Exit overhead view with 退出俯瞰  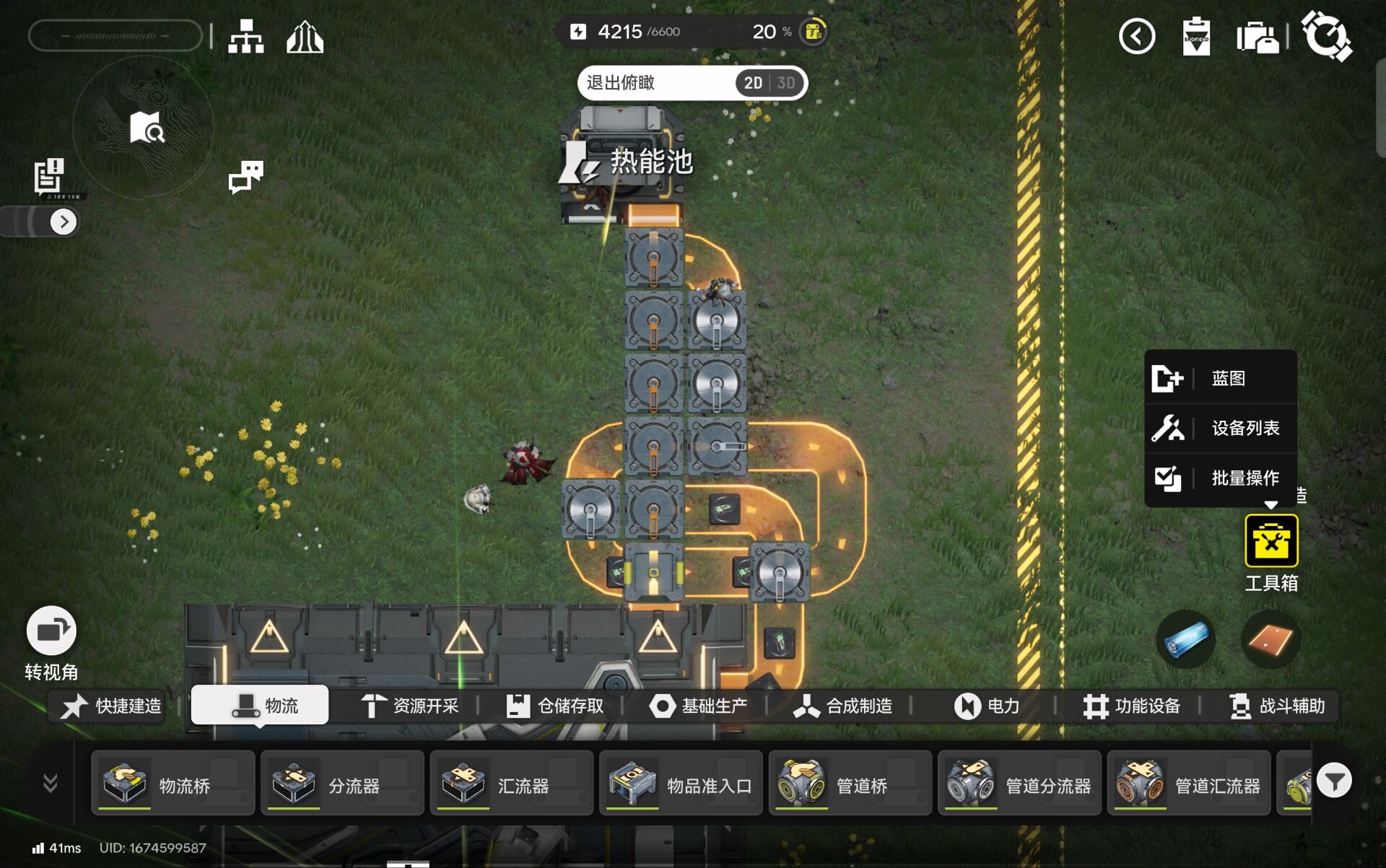(620, 83)
